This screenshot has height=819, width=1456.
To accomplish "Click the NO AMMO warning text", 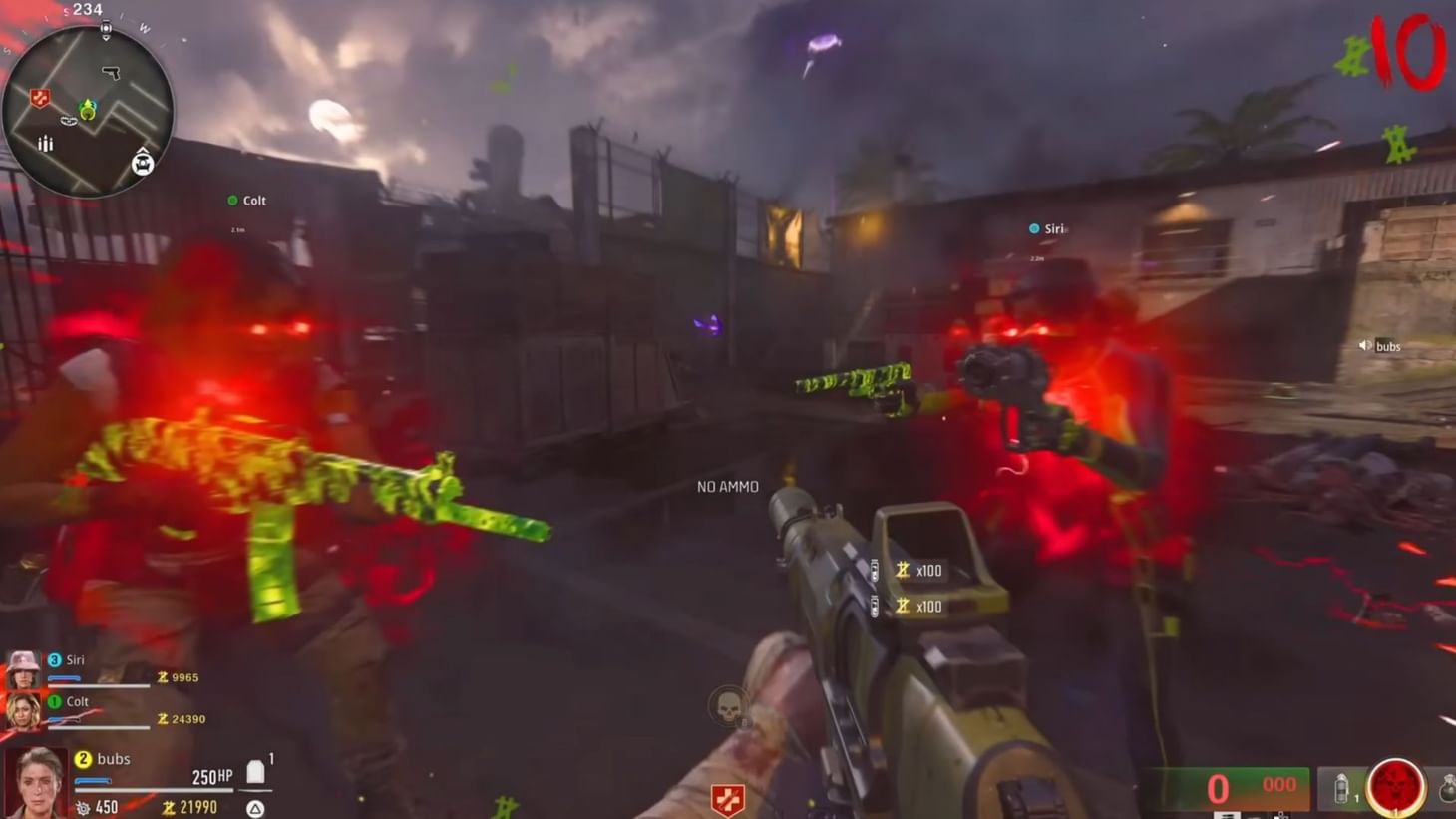I will 727,486.
